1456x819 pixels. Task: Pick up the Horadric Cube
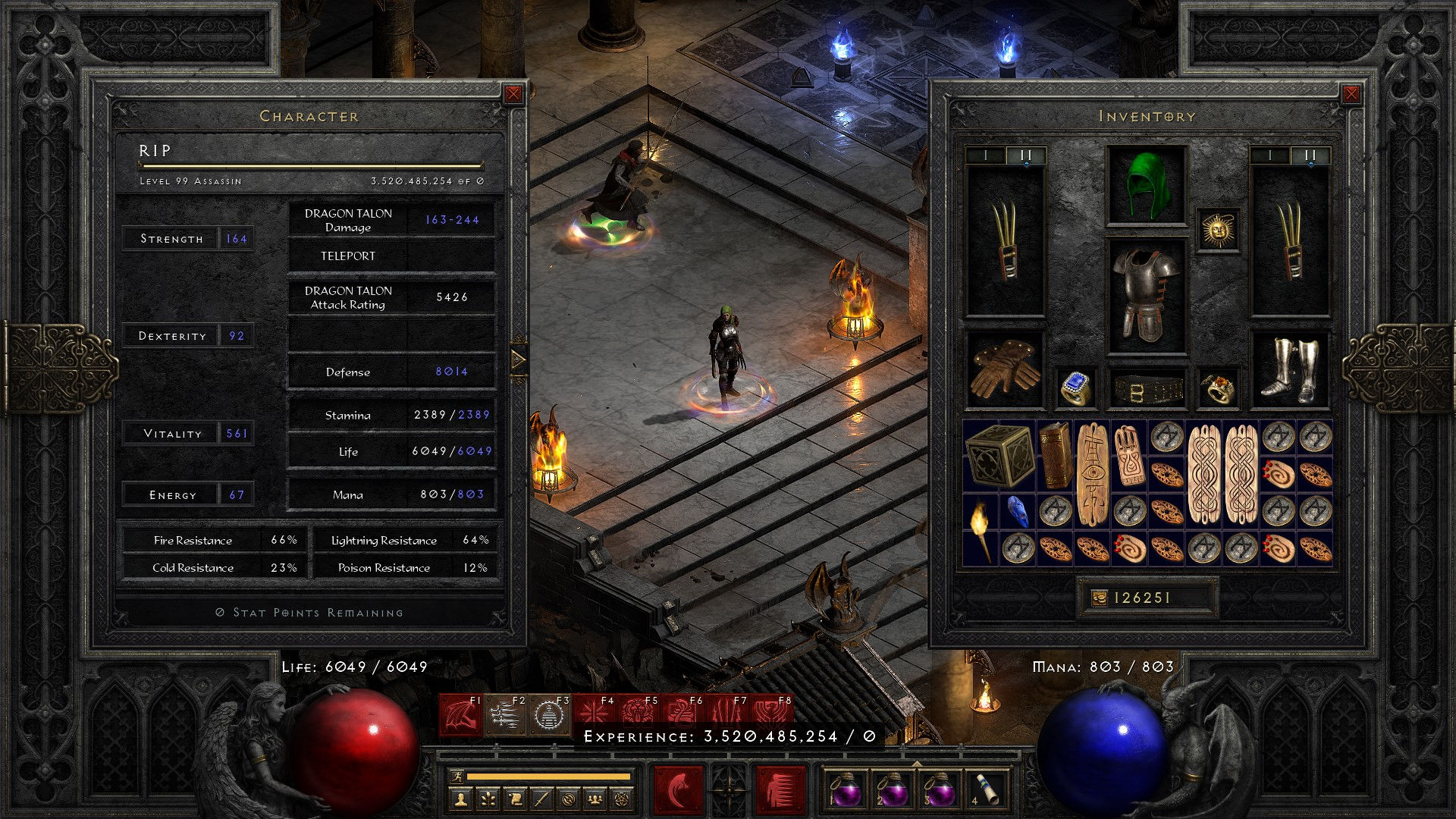click(x=999, y=455)
